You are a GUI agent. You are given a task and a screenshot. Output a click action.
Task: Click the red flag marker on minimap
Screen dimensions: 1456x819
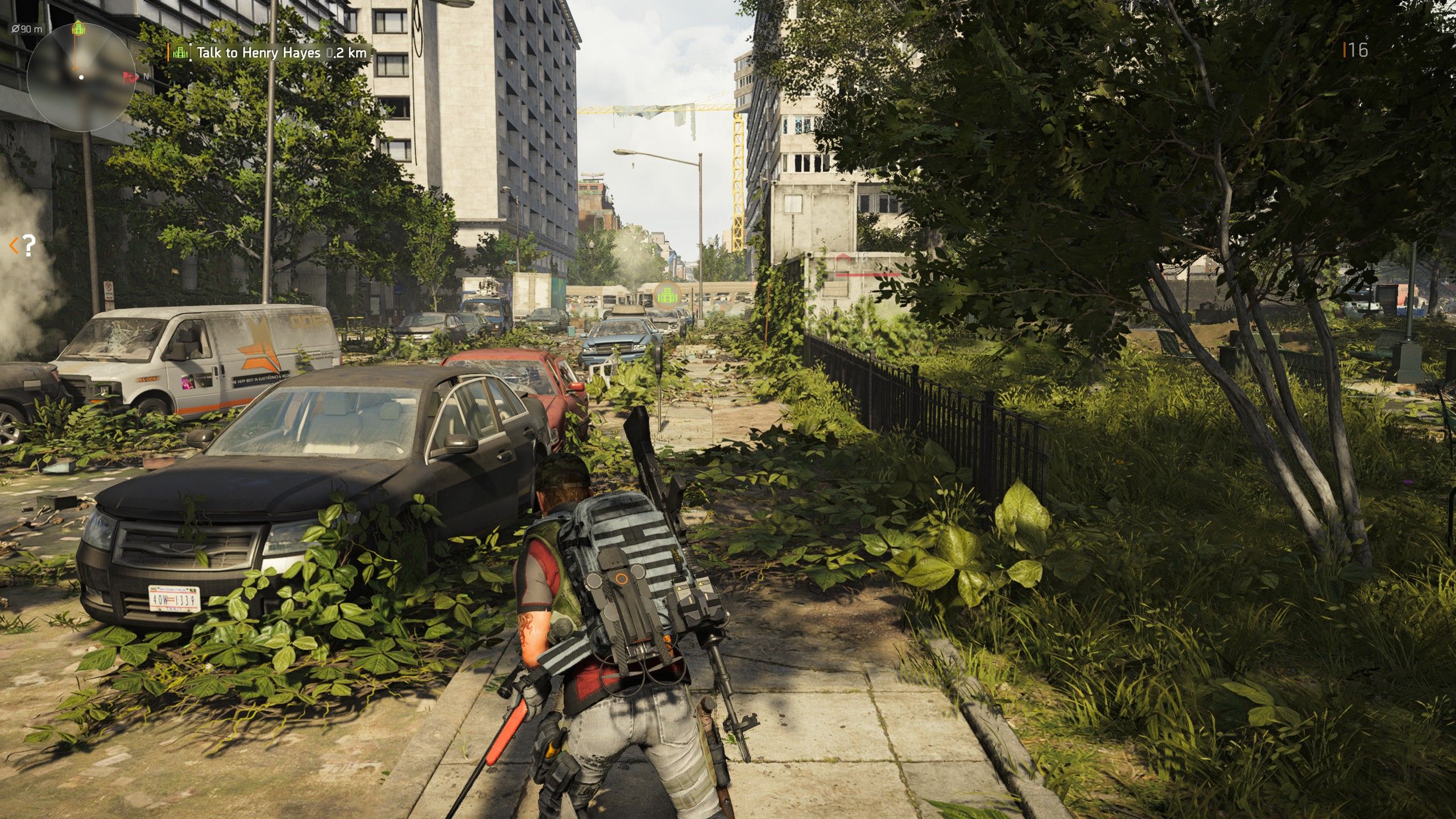(x=130, y=76)
